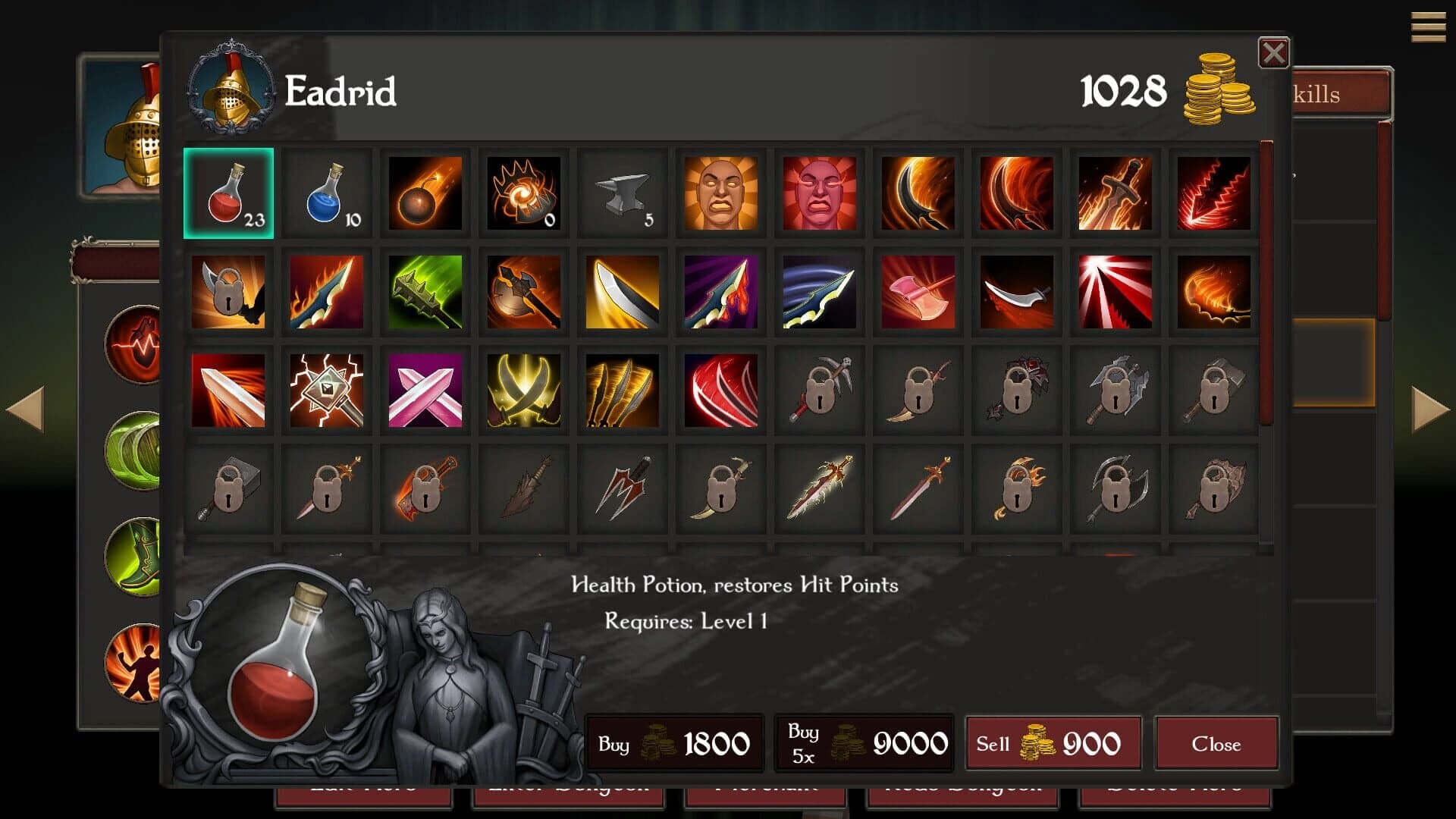Select the green spiked mace icon
Image resolution: width=1456 pixels, height=819 pixels.
coord(425,292)
